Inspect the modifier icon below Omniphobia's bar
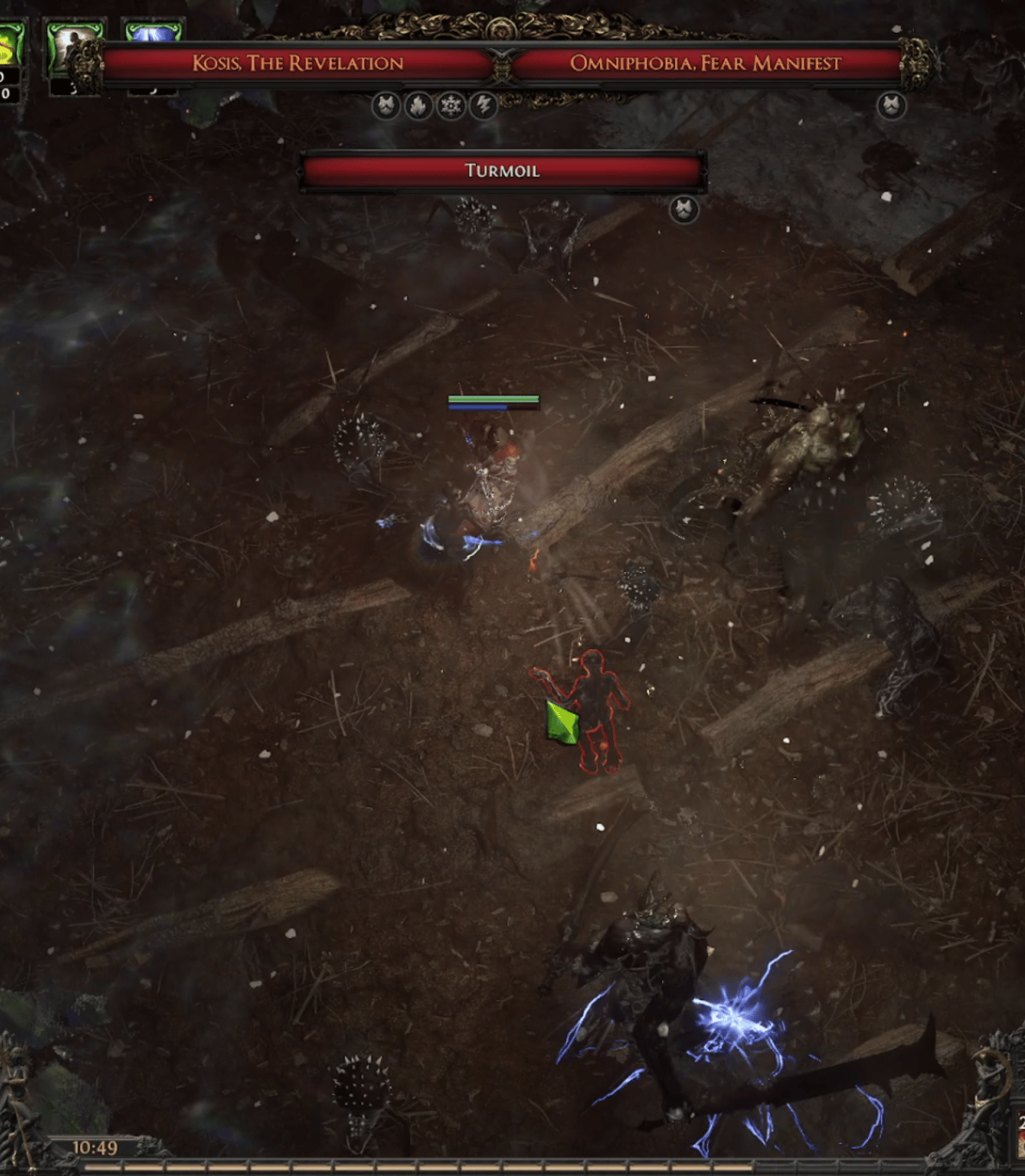This screenshot has width=1025, height=1176. point(891,105)
